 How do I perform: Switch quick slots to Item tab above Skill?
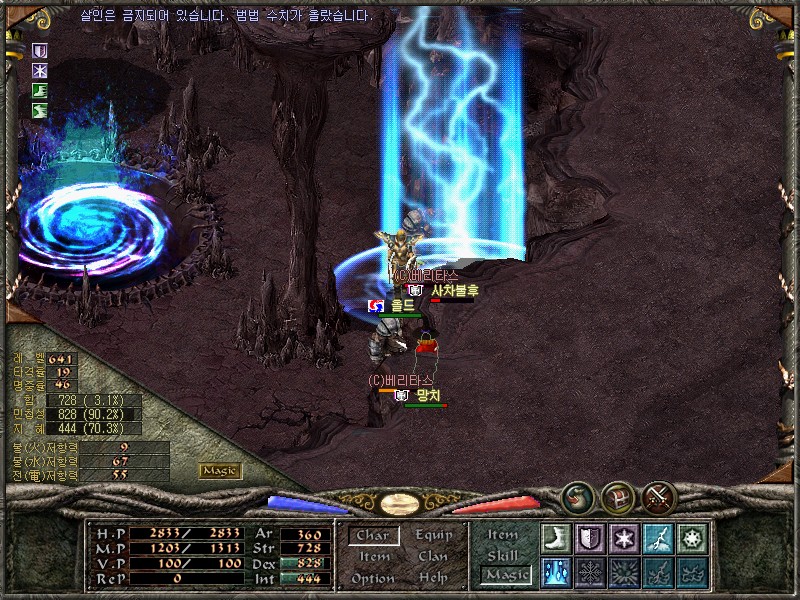coord(505,536)
